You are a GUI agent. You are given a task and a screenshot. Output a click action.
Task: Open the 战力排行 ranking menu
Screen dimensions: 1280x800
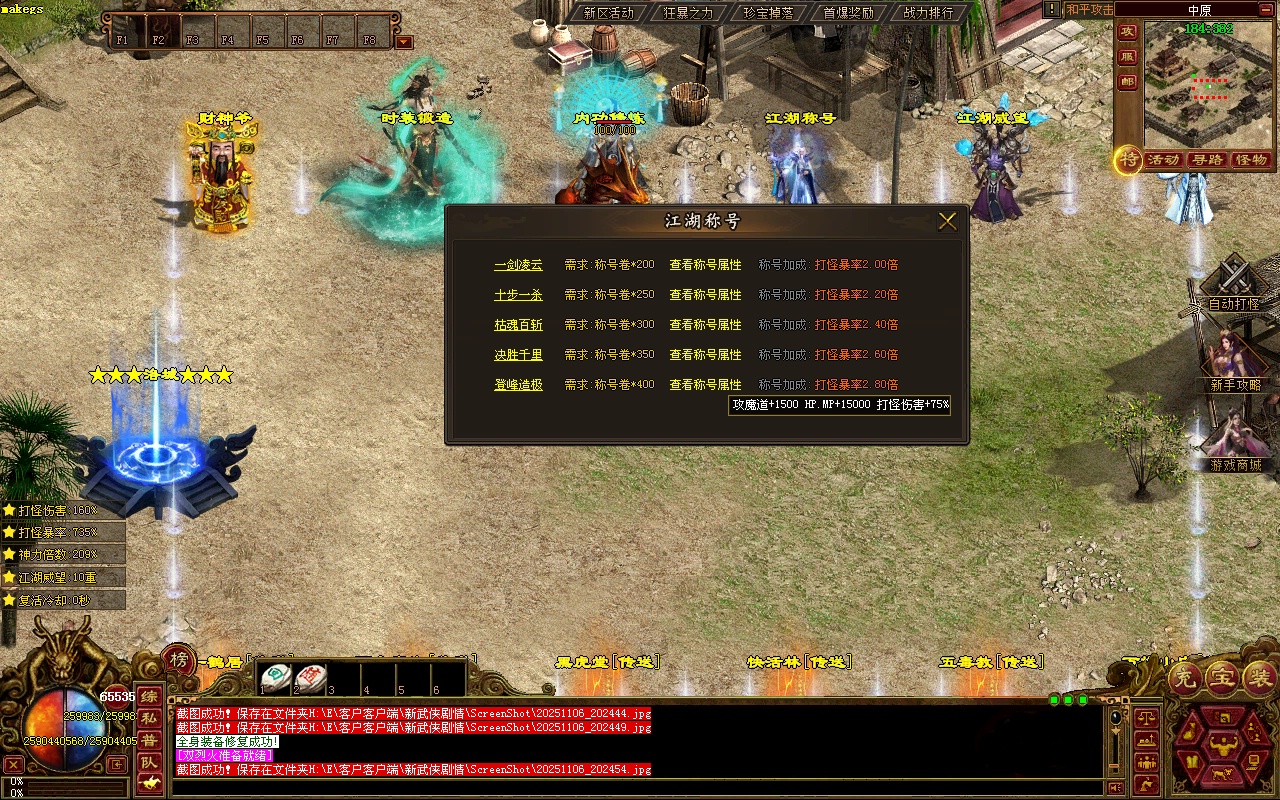click(x=928, y=13)
